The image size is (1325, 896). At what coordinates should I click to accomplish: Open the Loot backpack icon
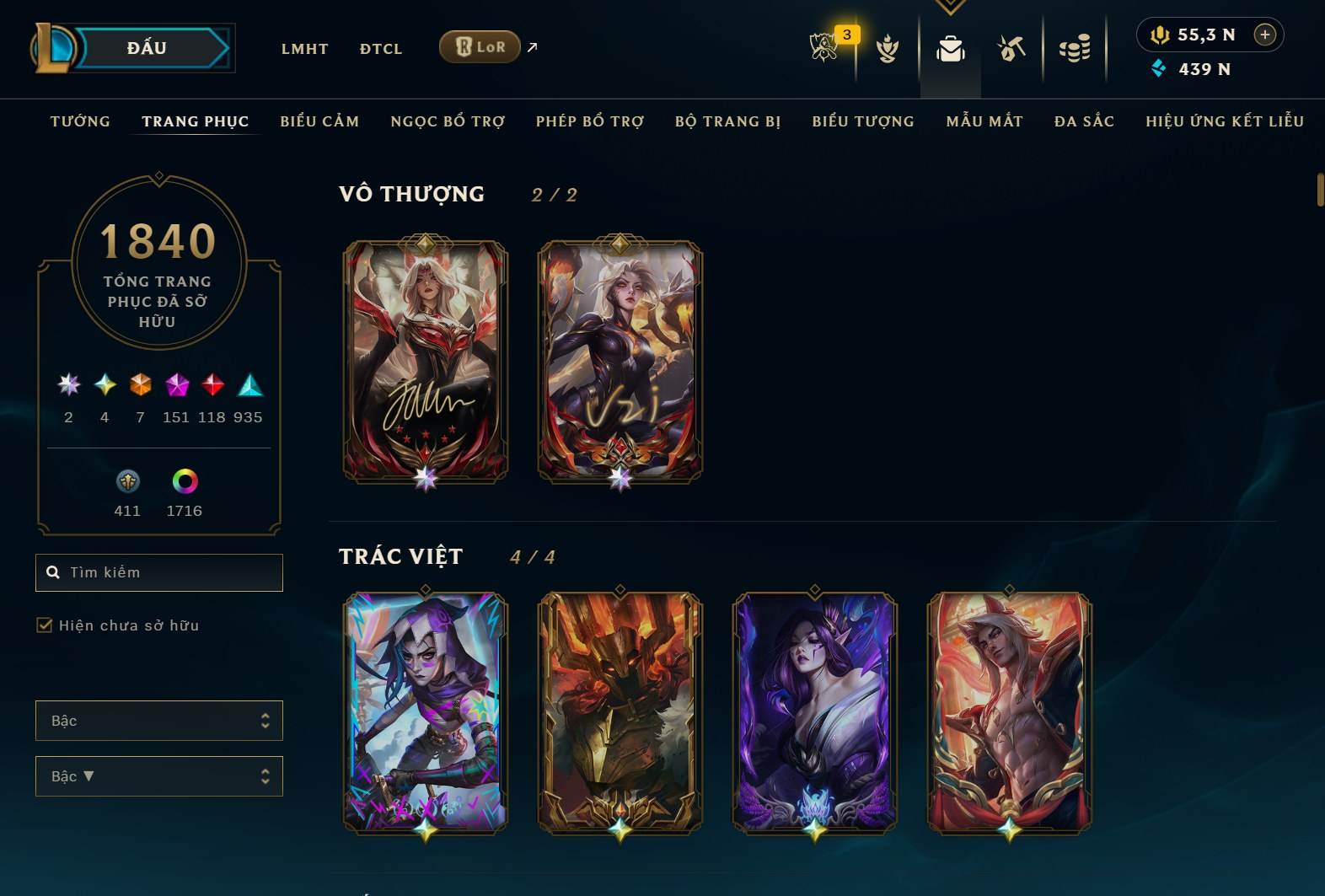950,49
